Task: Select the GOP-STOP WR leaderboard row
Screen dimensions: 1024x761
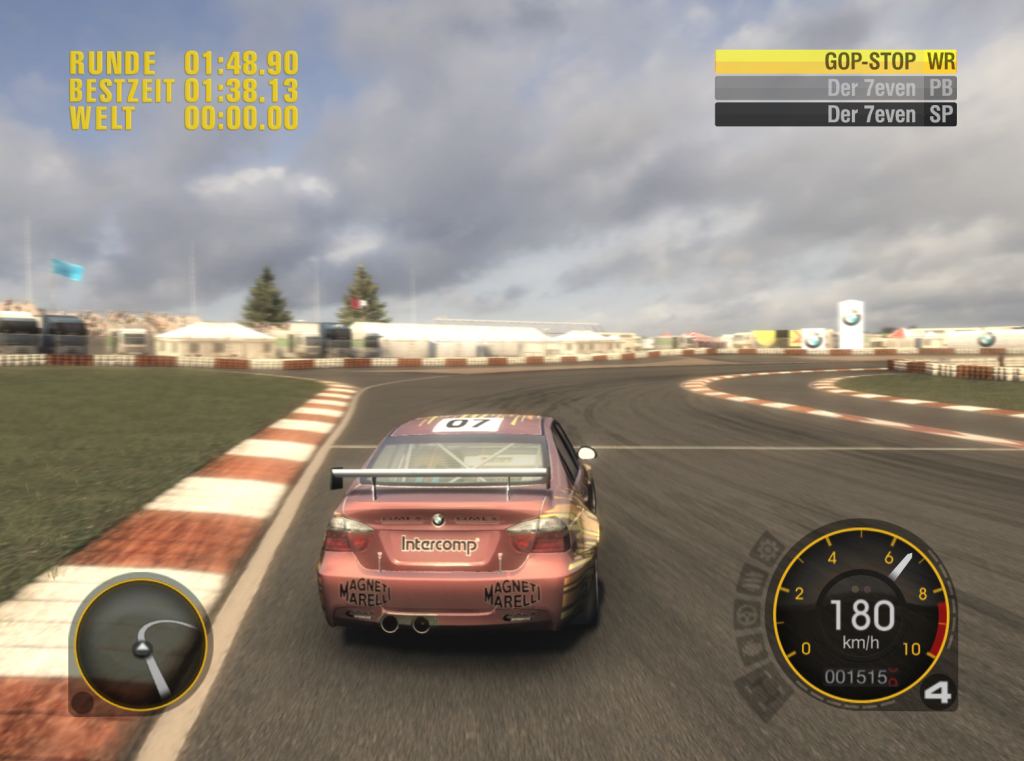Action: pos(835,61)
